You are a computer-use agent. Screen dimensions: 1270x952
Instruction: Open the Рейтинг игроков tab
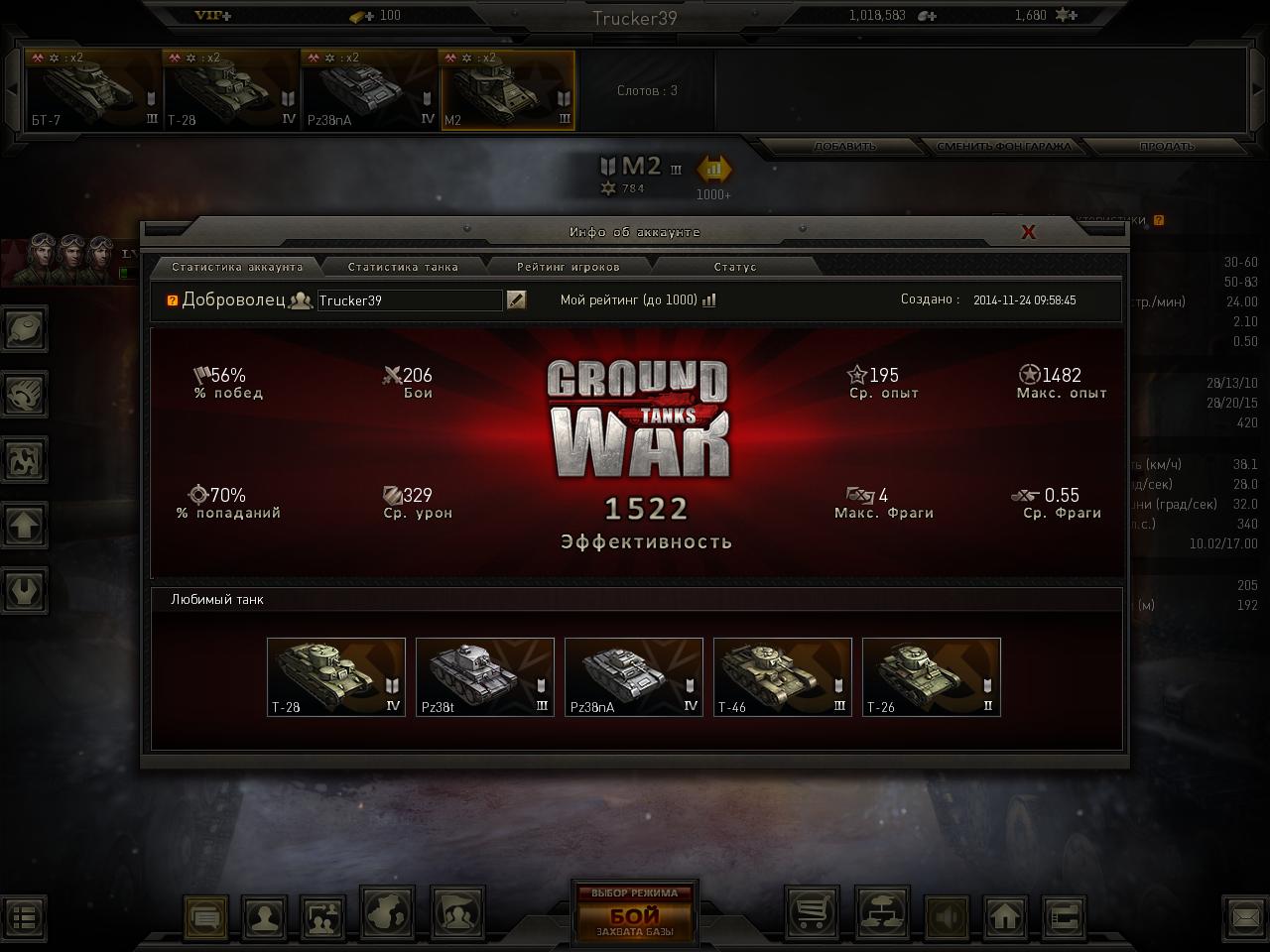point(568,267)
